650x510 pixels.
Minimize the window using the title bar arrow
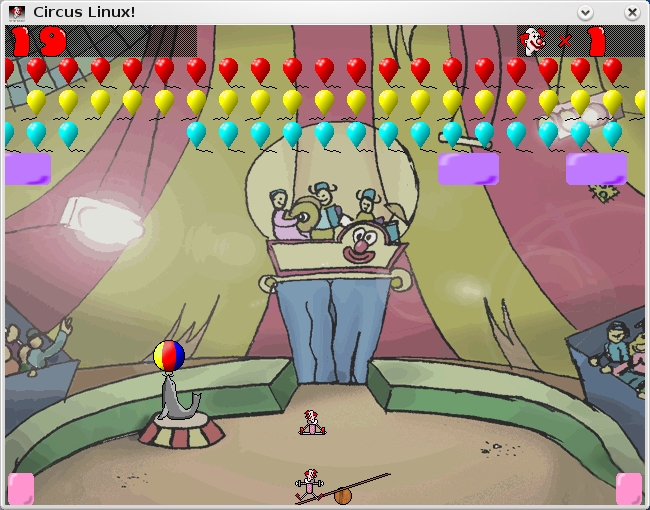[585, 12]
